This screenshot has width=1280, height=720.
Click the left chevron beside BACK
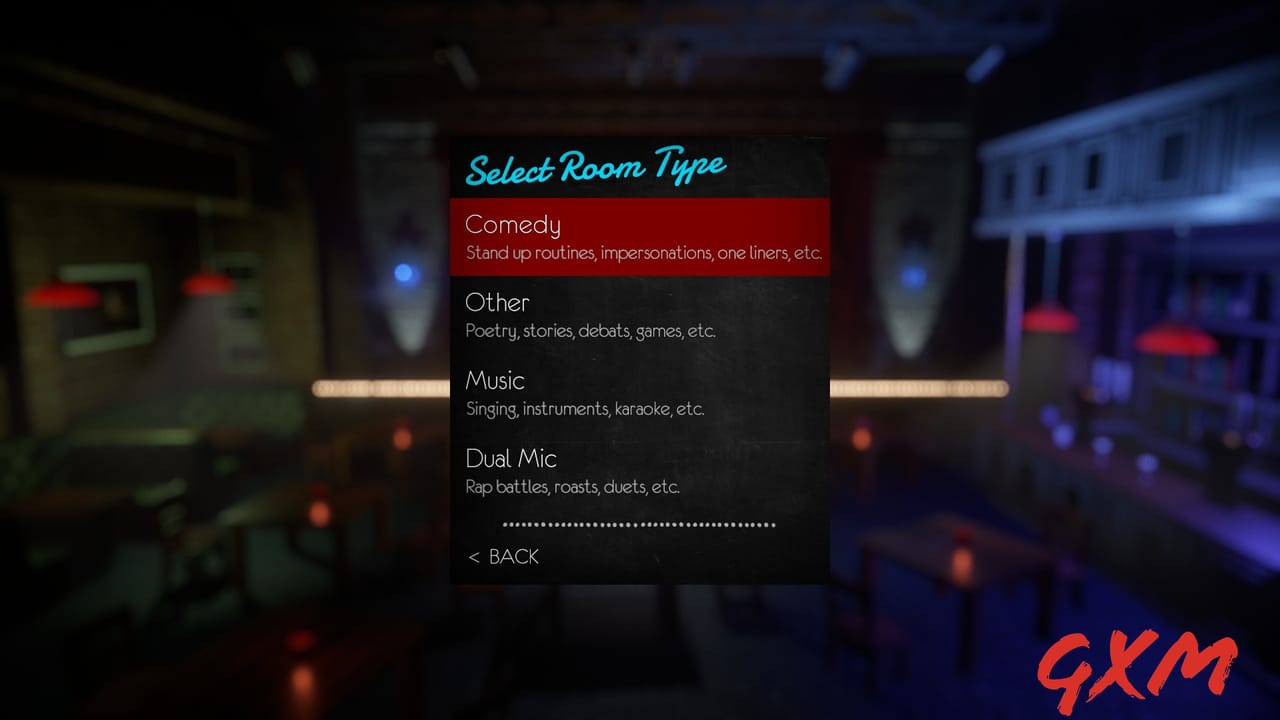pos(472,557)
